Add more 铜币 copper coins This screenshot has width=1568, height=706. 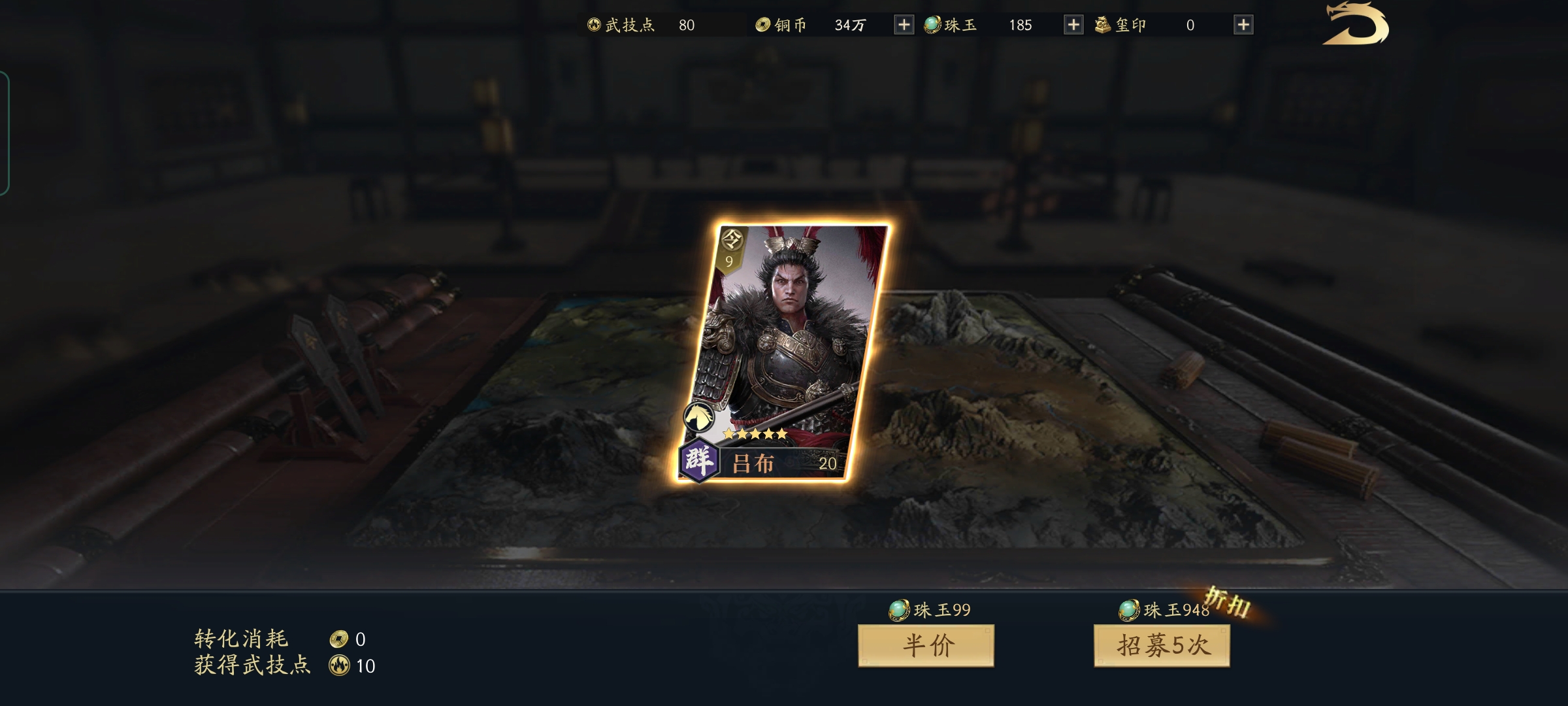[904, 25]
